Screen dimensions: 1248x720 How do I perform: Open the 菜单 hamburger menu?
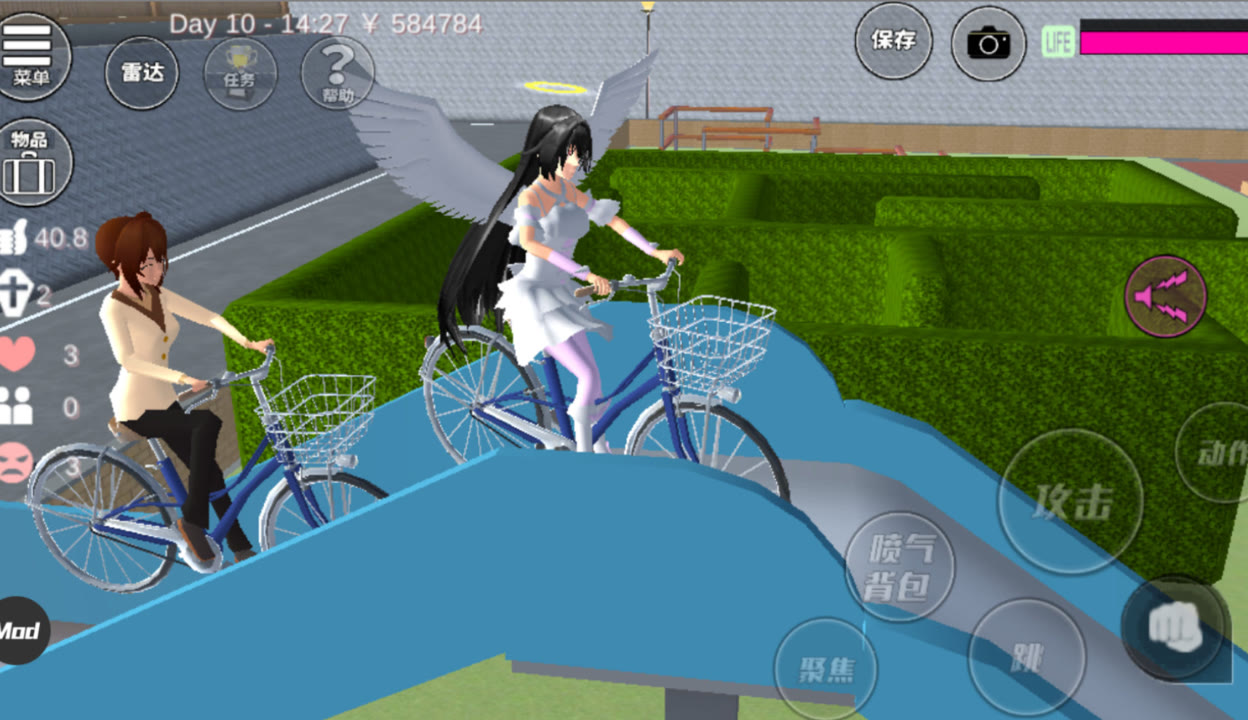pyautogui.click(x=31, y=54)
